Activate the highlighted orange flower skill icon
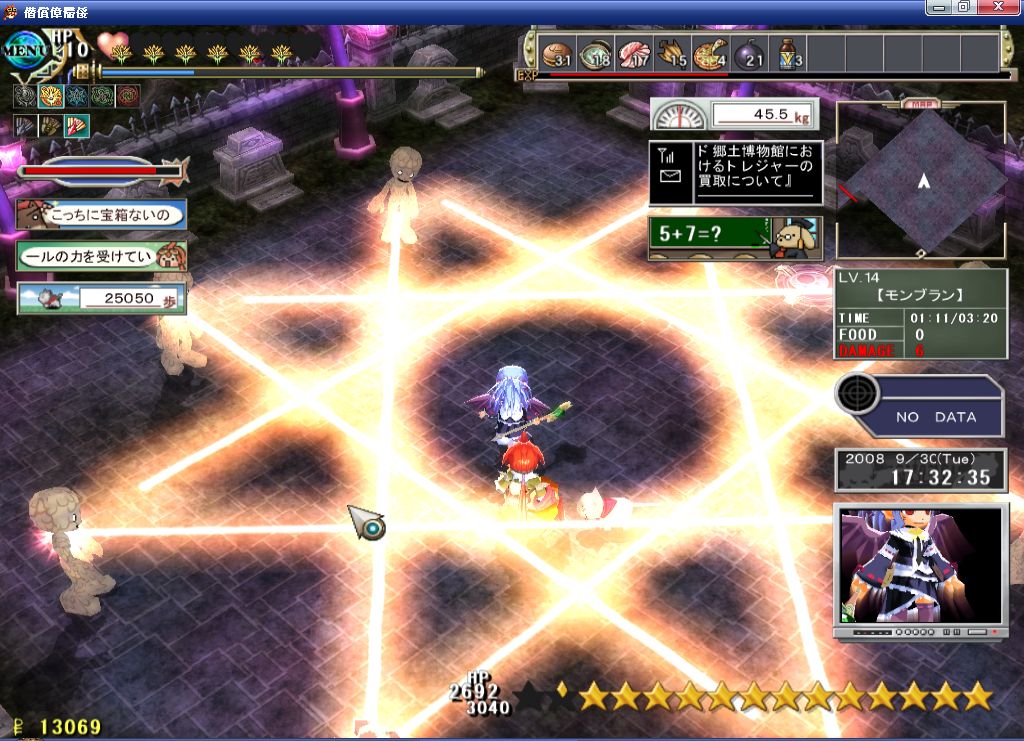This screenshot has height=741, width=1024. (50, 96)
